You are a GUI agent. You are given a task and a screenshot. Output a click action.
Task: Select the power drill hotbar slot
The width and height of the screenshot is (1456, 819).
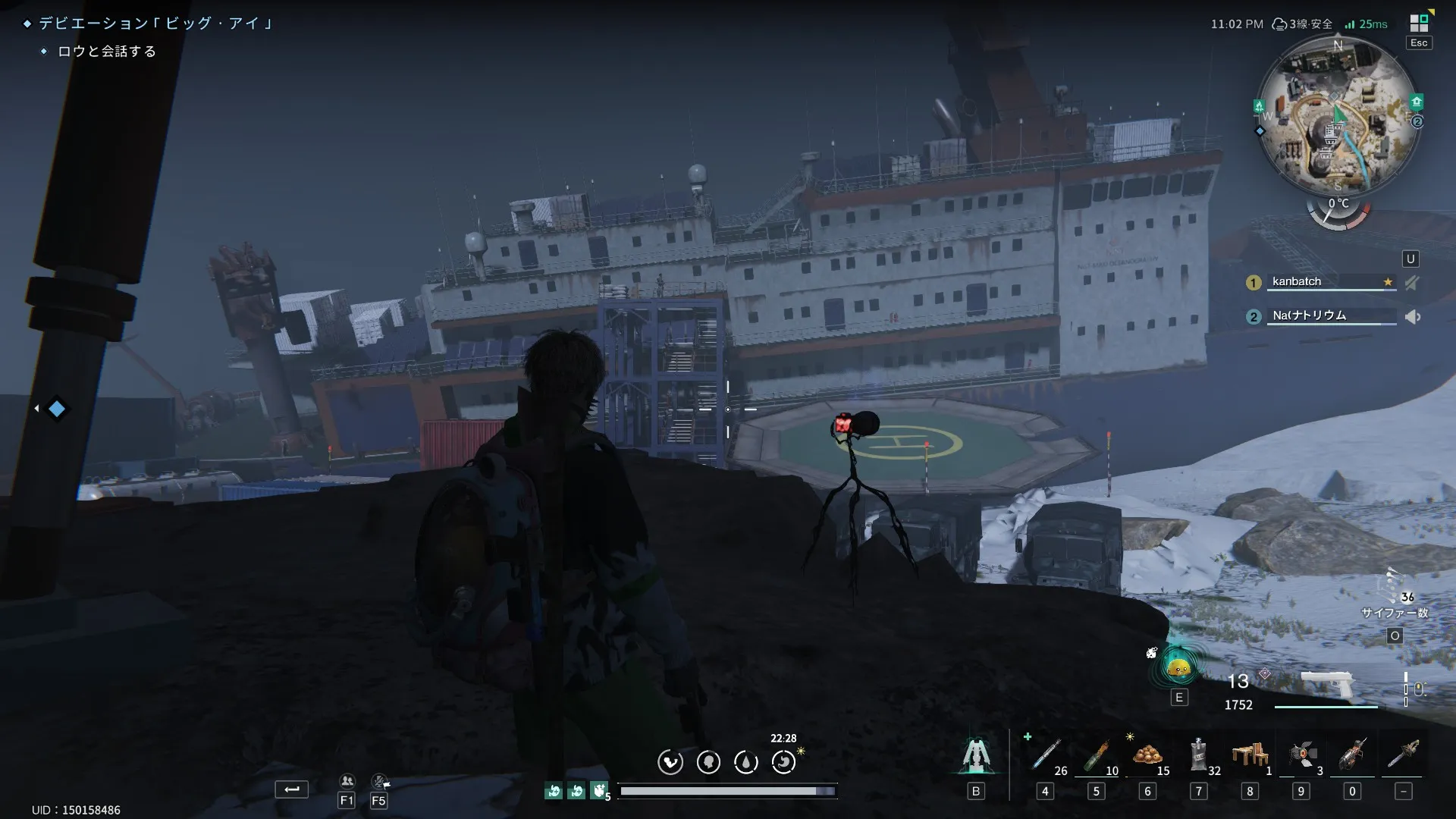[1352, 755]
